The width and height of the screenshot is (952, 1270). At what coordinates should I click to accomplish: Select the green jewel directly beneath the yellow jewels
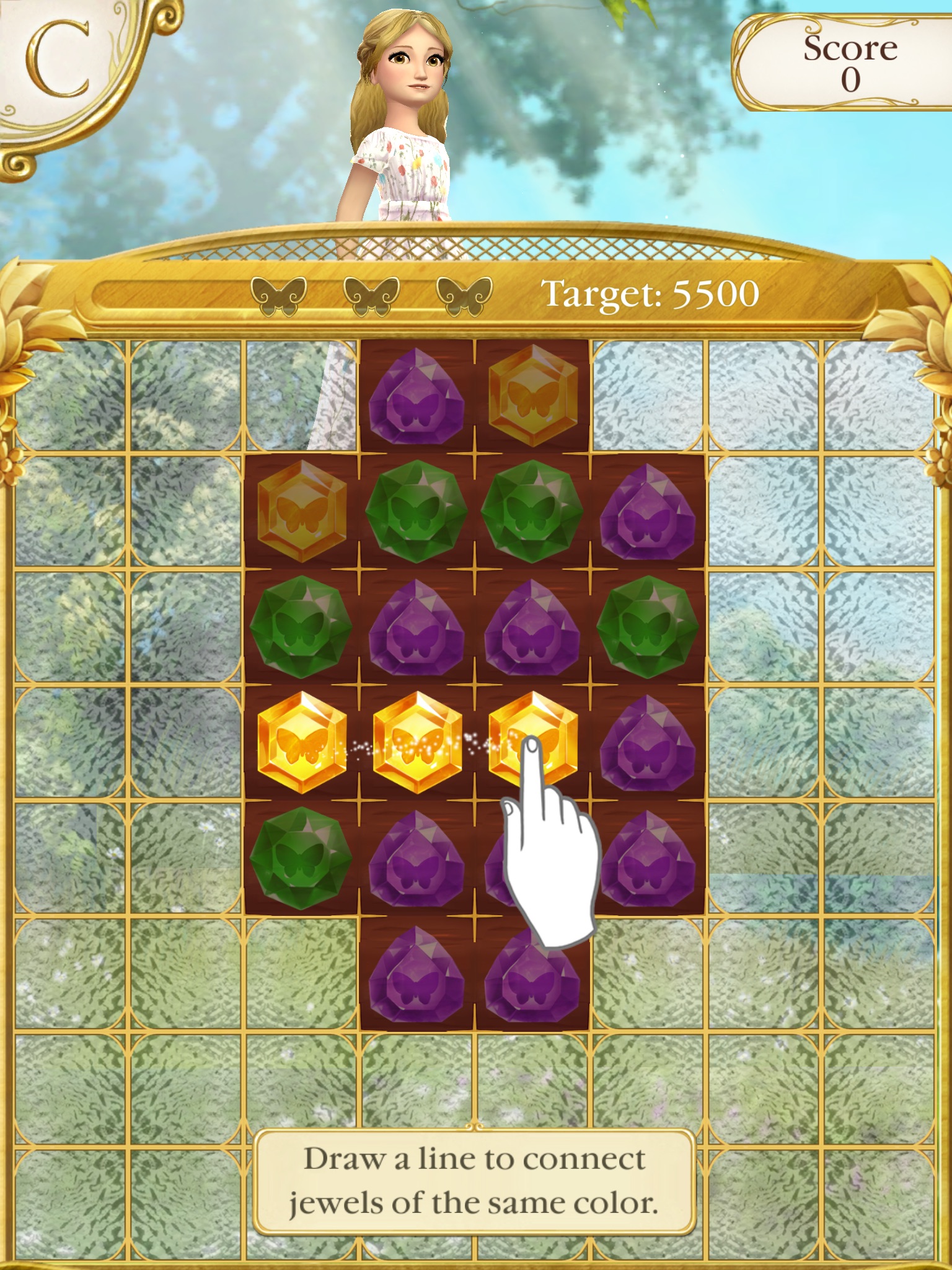click(x=301, y=858)
